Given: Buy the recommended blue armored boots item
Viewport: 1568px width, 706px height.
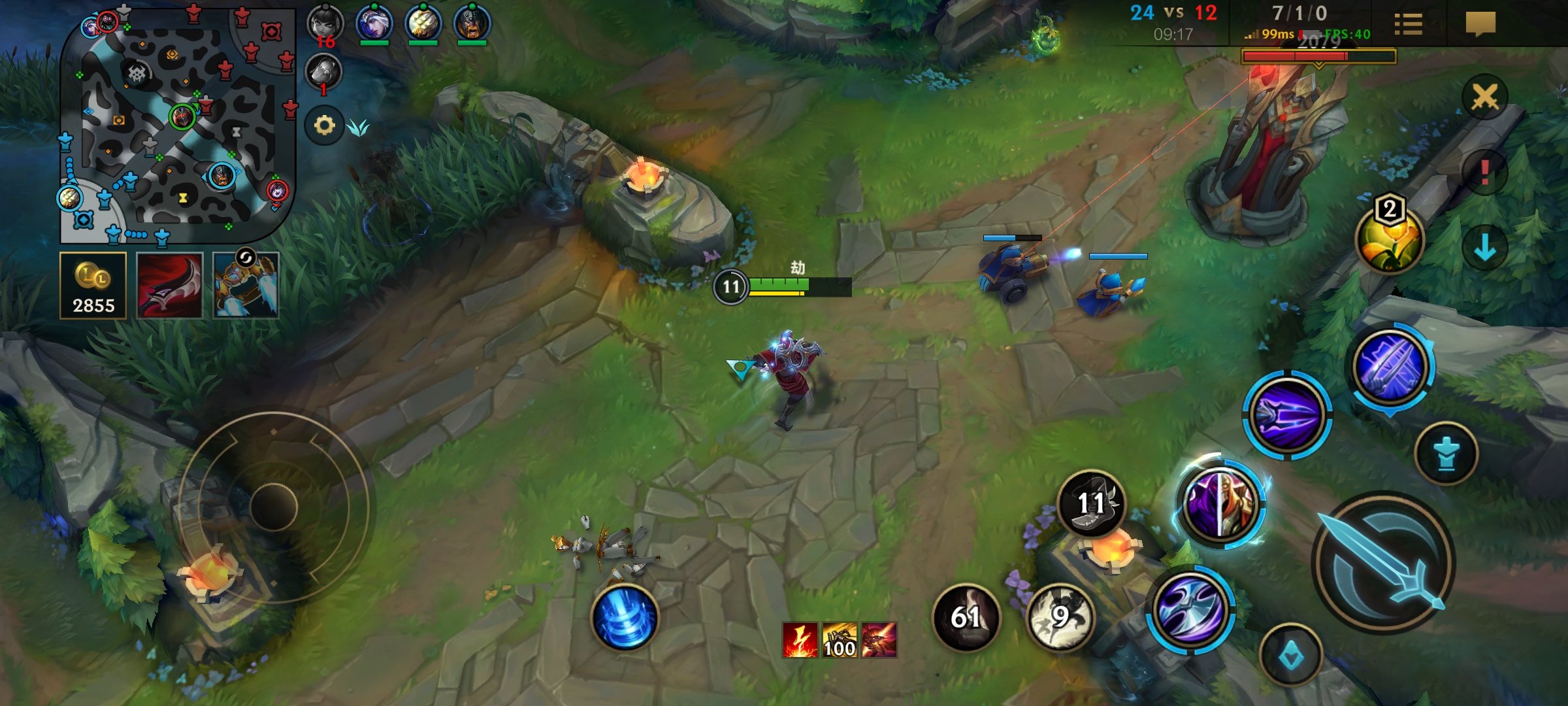Looking at the screenshot, I should pyautogui.click(x=246, y=286).
